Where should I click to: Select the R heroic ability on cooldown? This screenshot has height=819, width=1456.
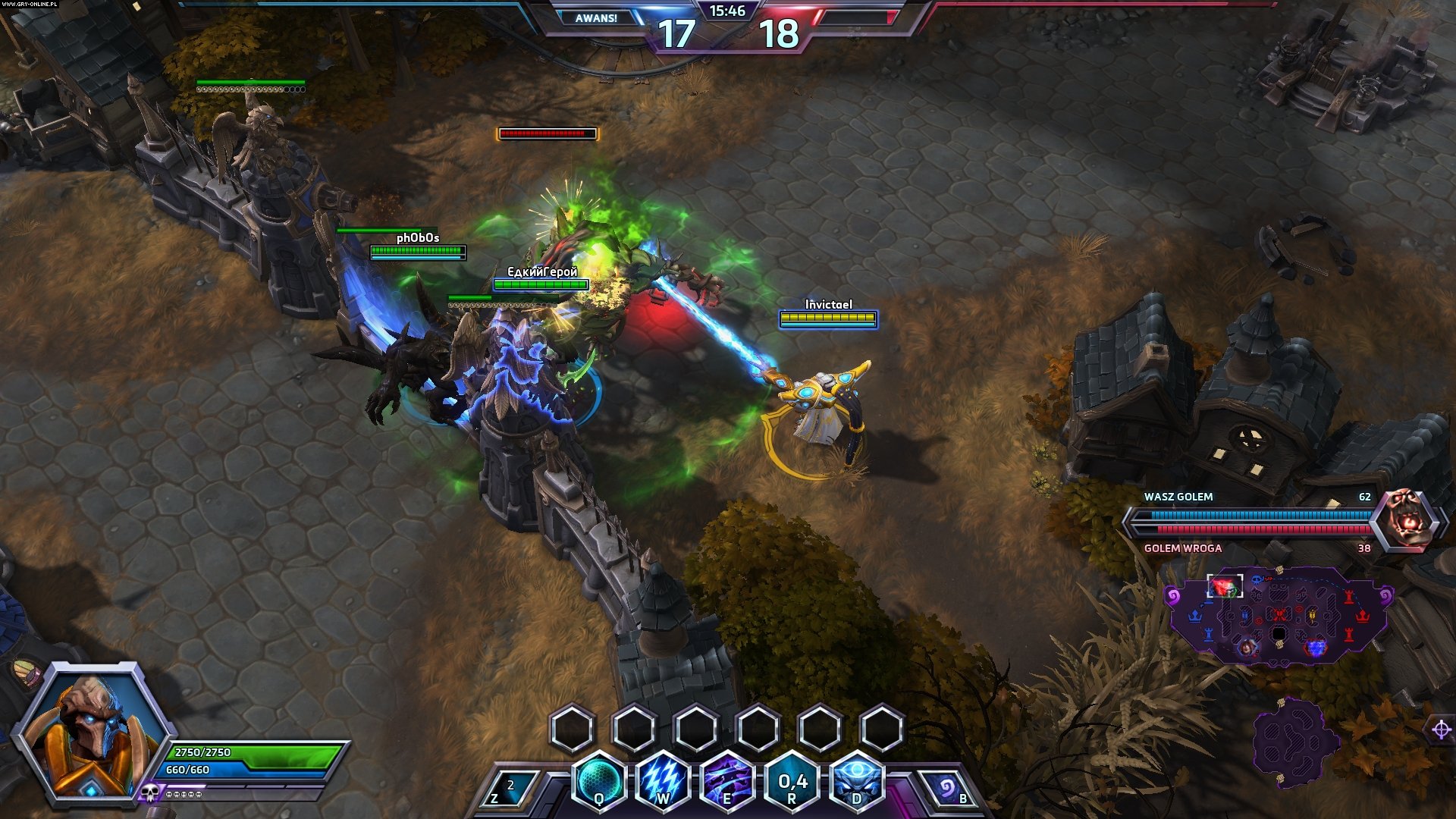click(x=792, y=783)
